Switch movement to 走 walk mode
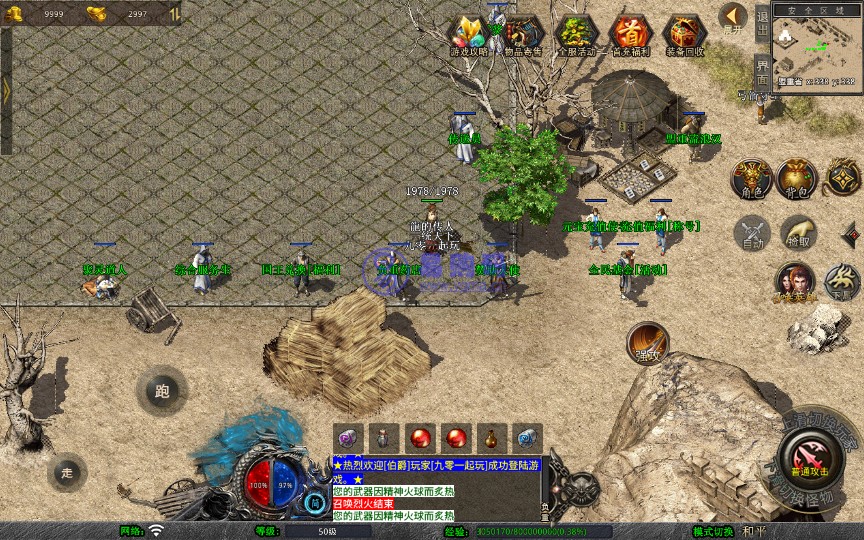Screen dimensions: 864x540 67,472
